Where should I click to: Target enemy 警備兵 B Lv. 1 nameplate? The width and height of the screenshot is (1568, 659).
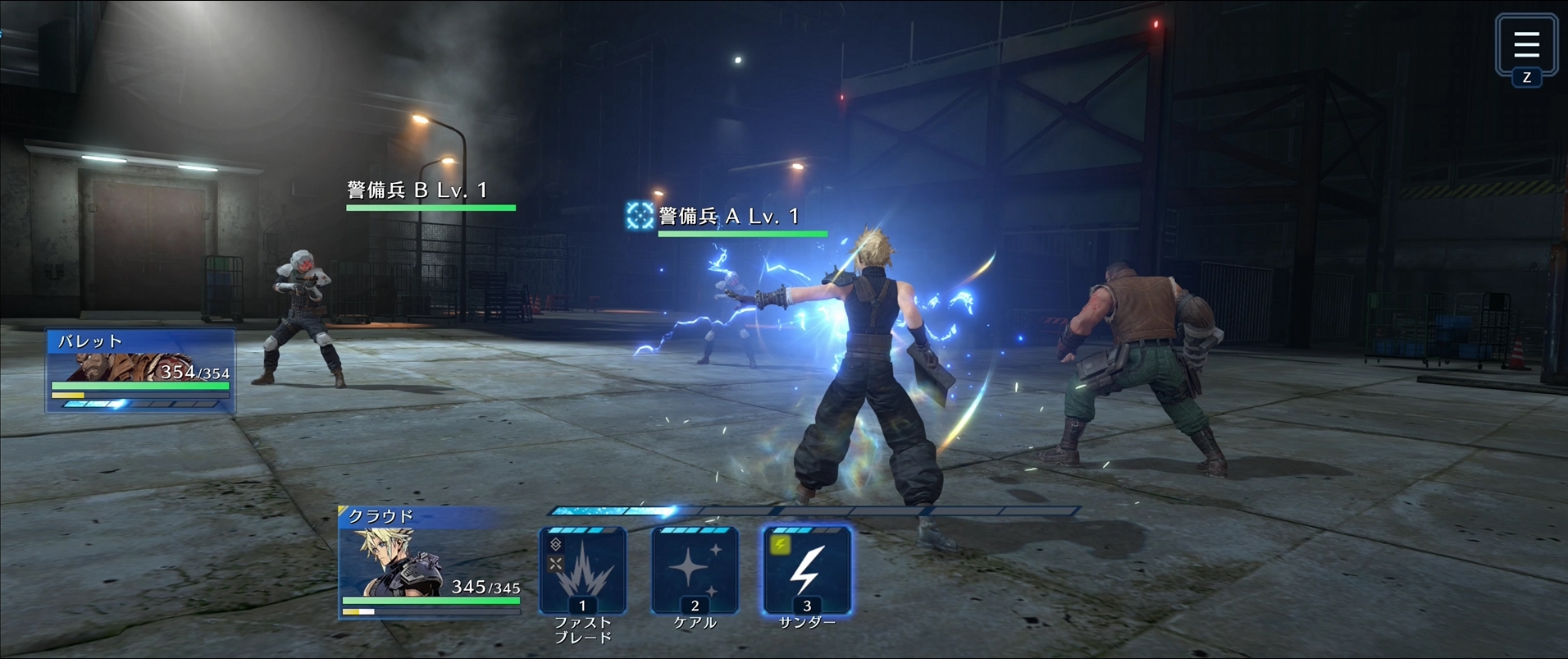pyautogui.click(x=417, y=191)
